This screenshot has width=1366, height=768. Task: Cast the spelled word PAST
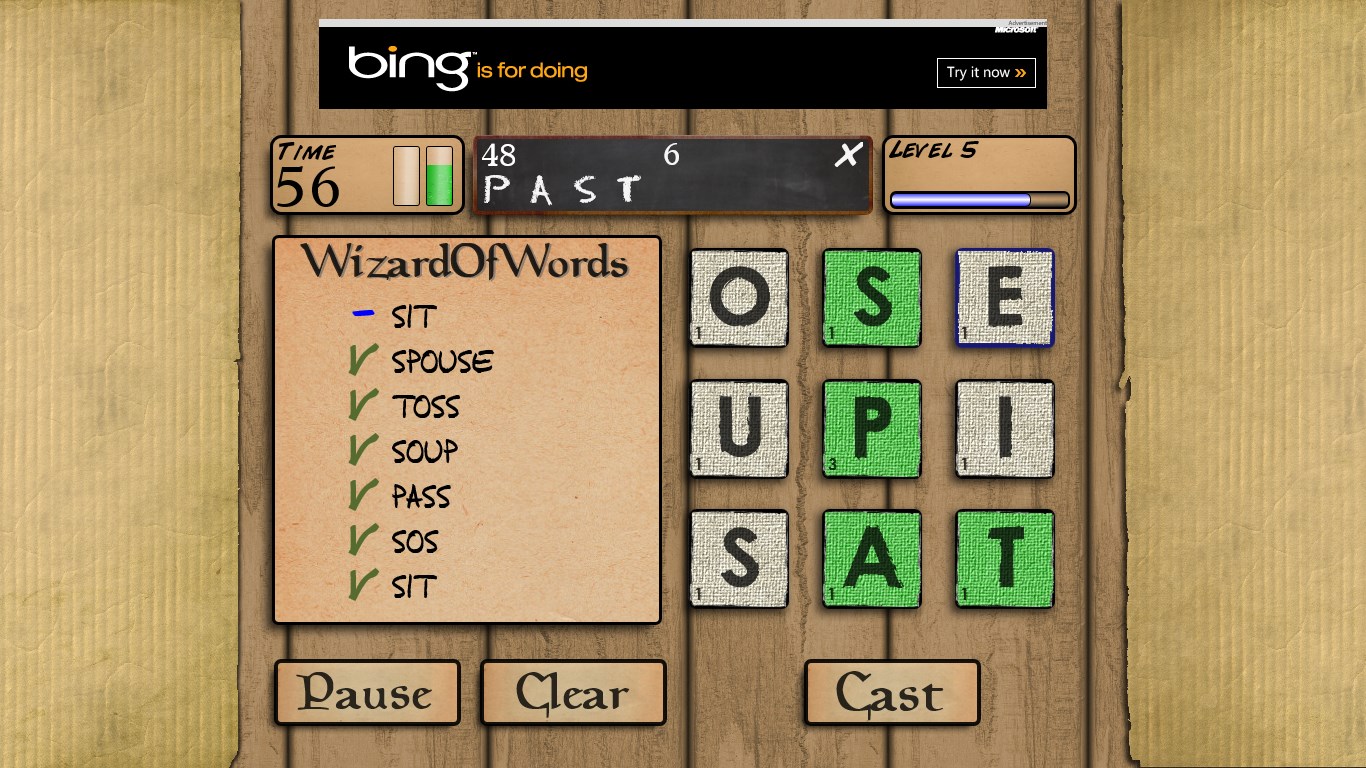tap(891, 692)
